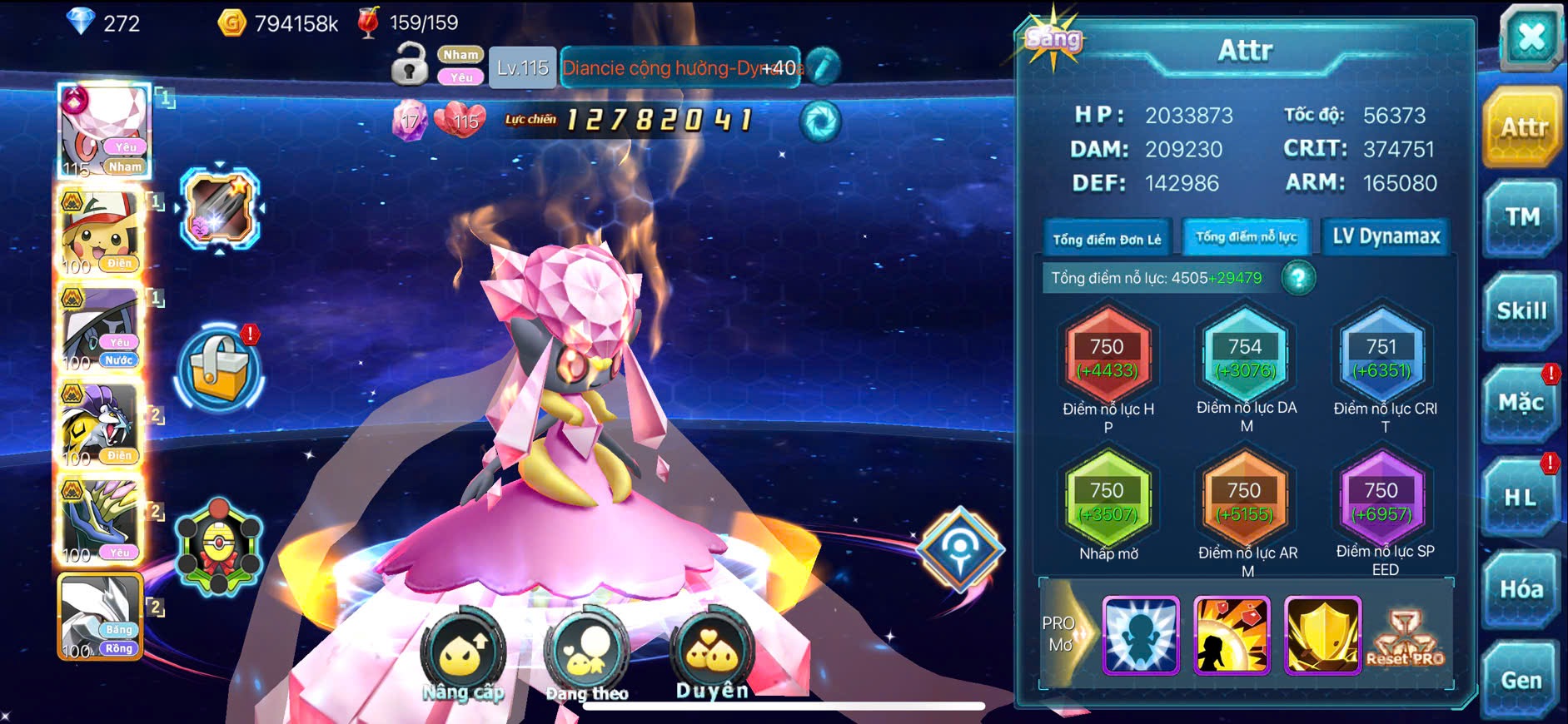
Task: Select the HP effort points red hexagon
Action: point(1108,358)
